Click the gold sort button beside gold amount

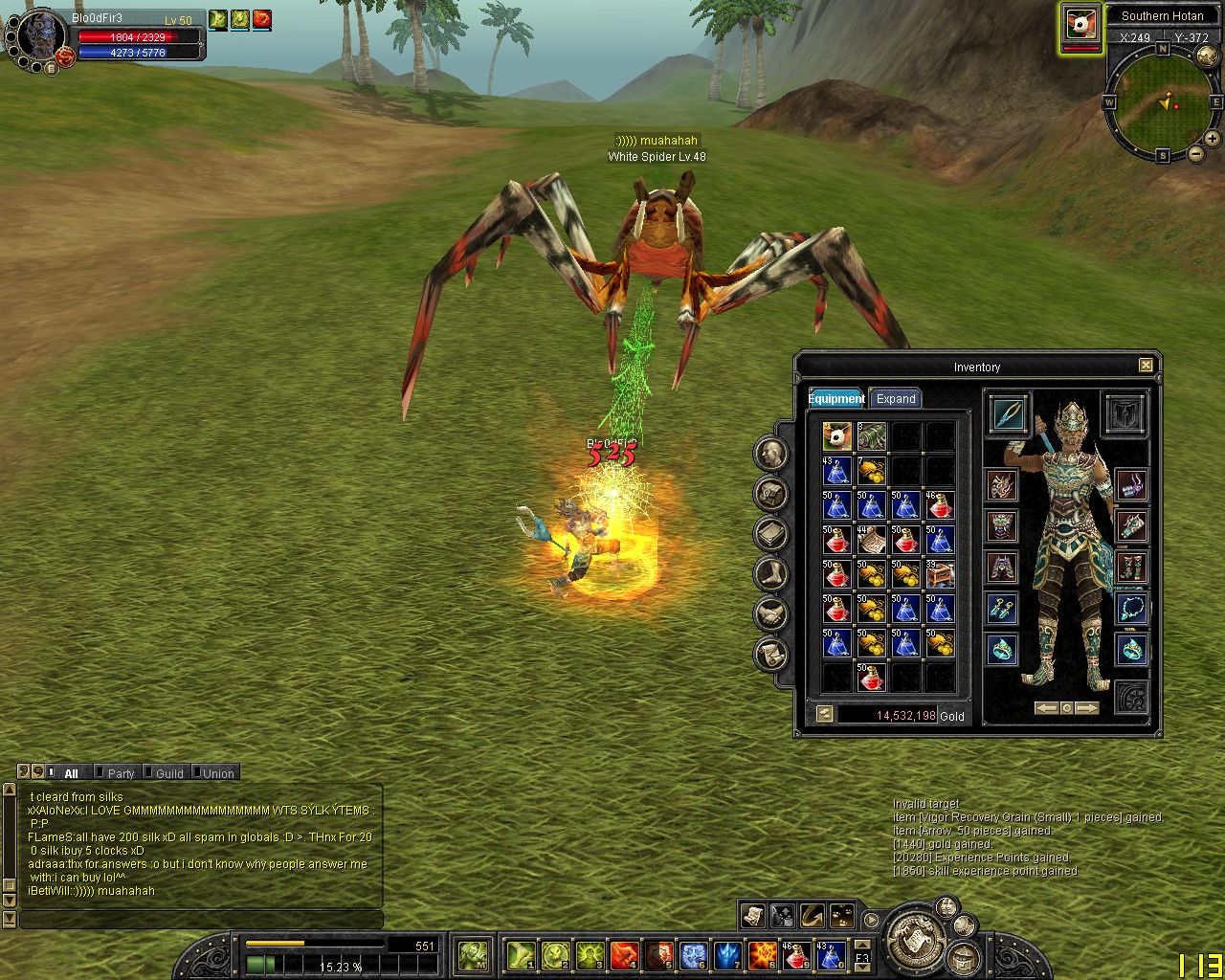pos(824,714)
